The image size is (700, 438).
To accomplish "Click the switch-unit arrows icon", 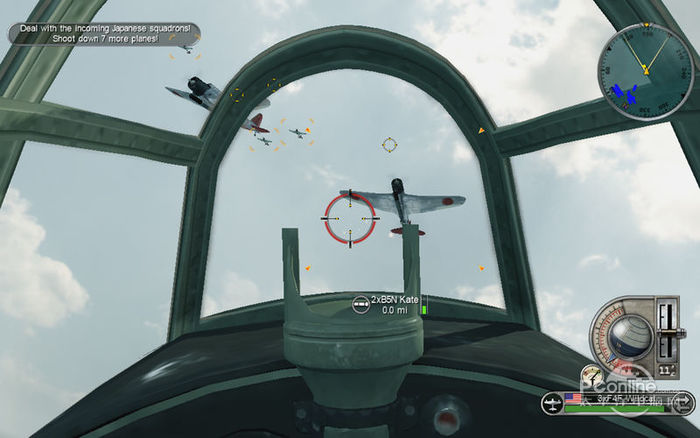I will click(x=684, y=404).
